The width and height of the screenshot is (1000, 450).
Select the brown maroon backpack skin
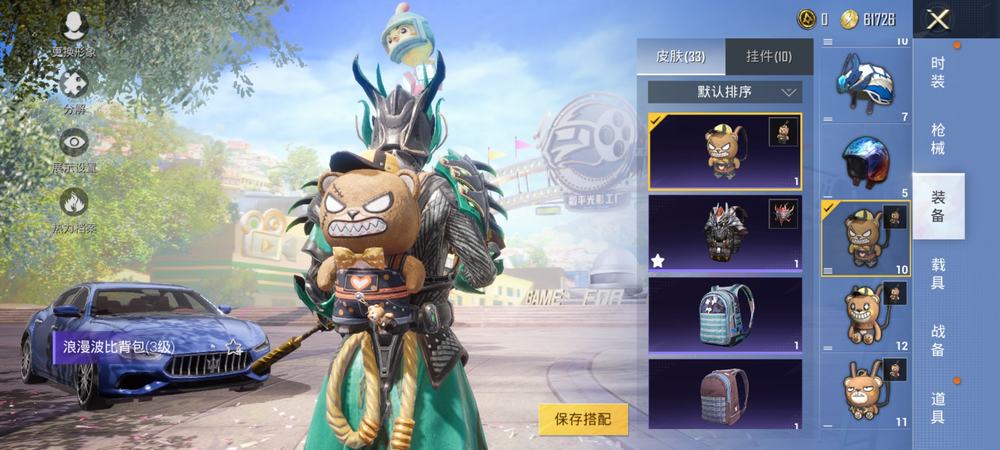724,393
